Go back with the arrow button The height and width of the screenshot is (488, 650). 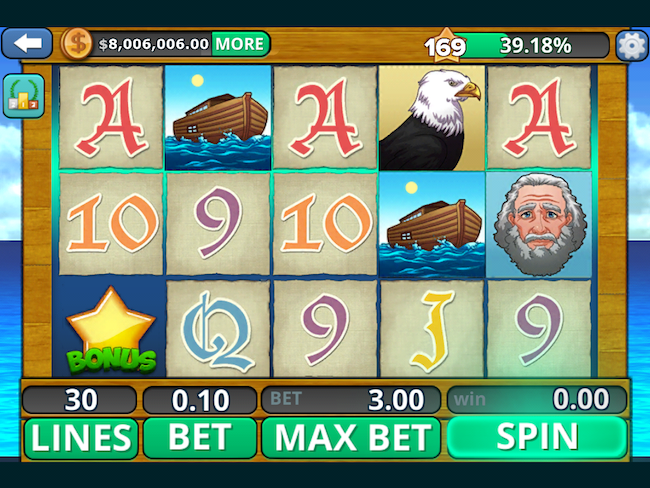click(27, 44)
